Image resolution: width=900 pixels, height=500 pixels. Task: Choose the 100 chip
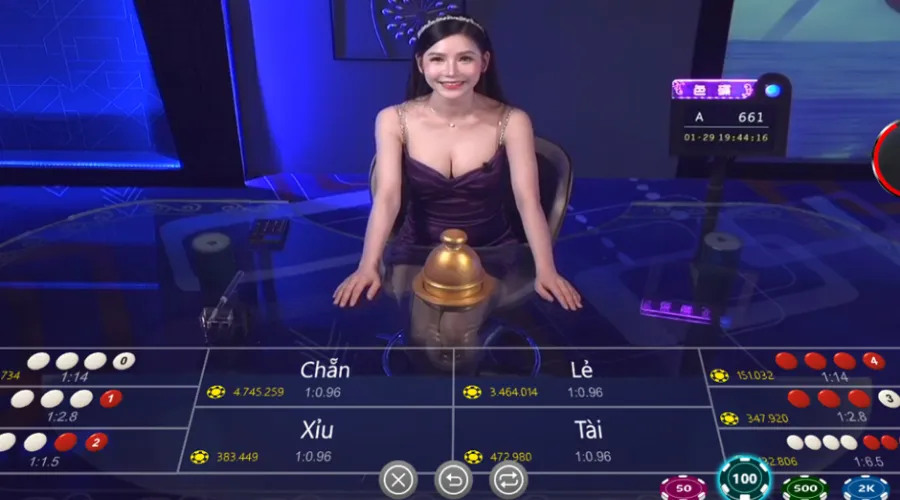click(744, 481)
